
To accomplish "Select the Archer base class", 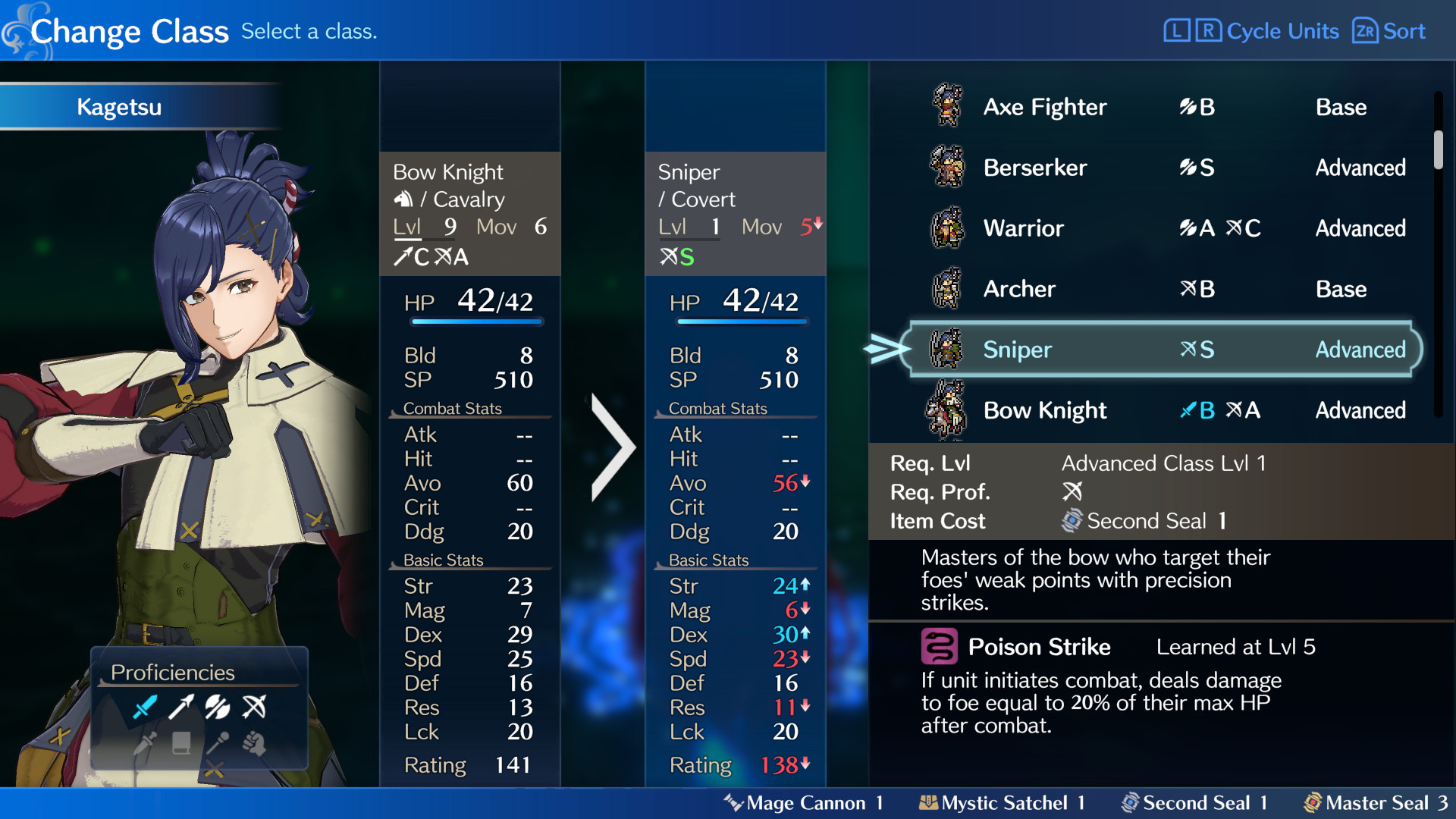I will (x=1019, y=289).
